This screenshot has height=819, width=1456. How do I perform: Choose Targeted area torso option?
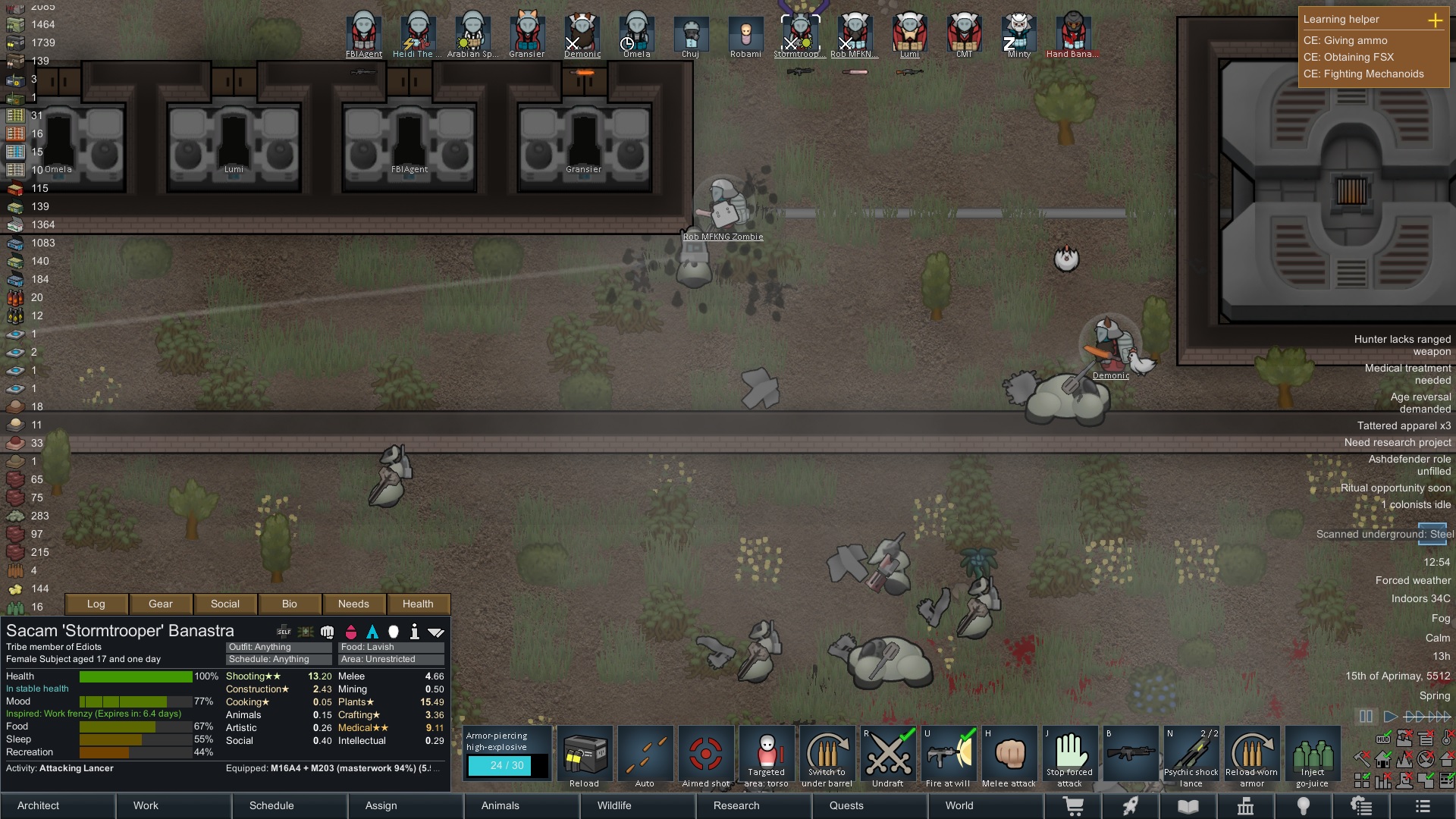766,757
